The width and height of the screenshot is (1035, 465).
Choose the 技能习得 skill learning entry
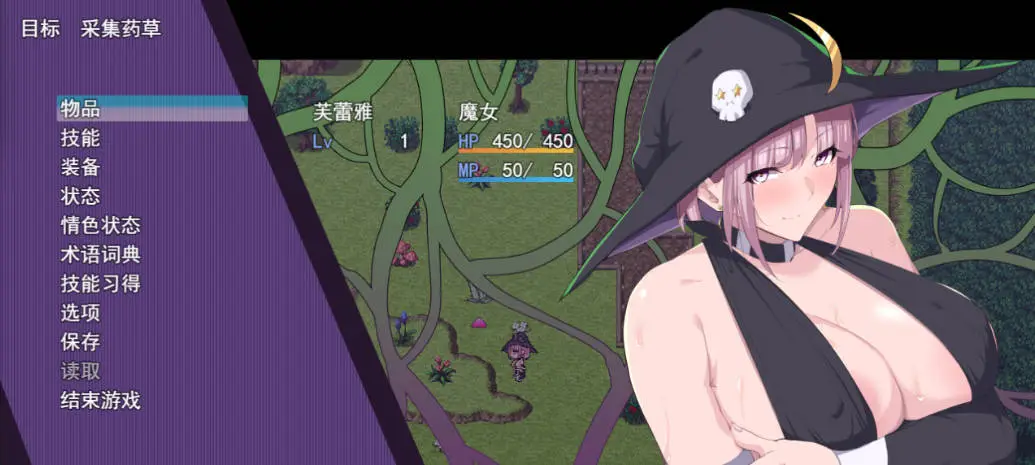click(x=100, y=284)
